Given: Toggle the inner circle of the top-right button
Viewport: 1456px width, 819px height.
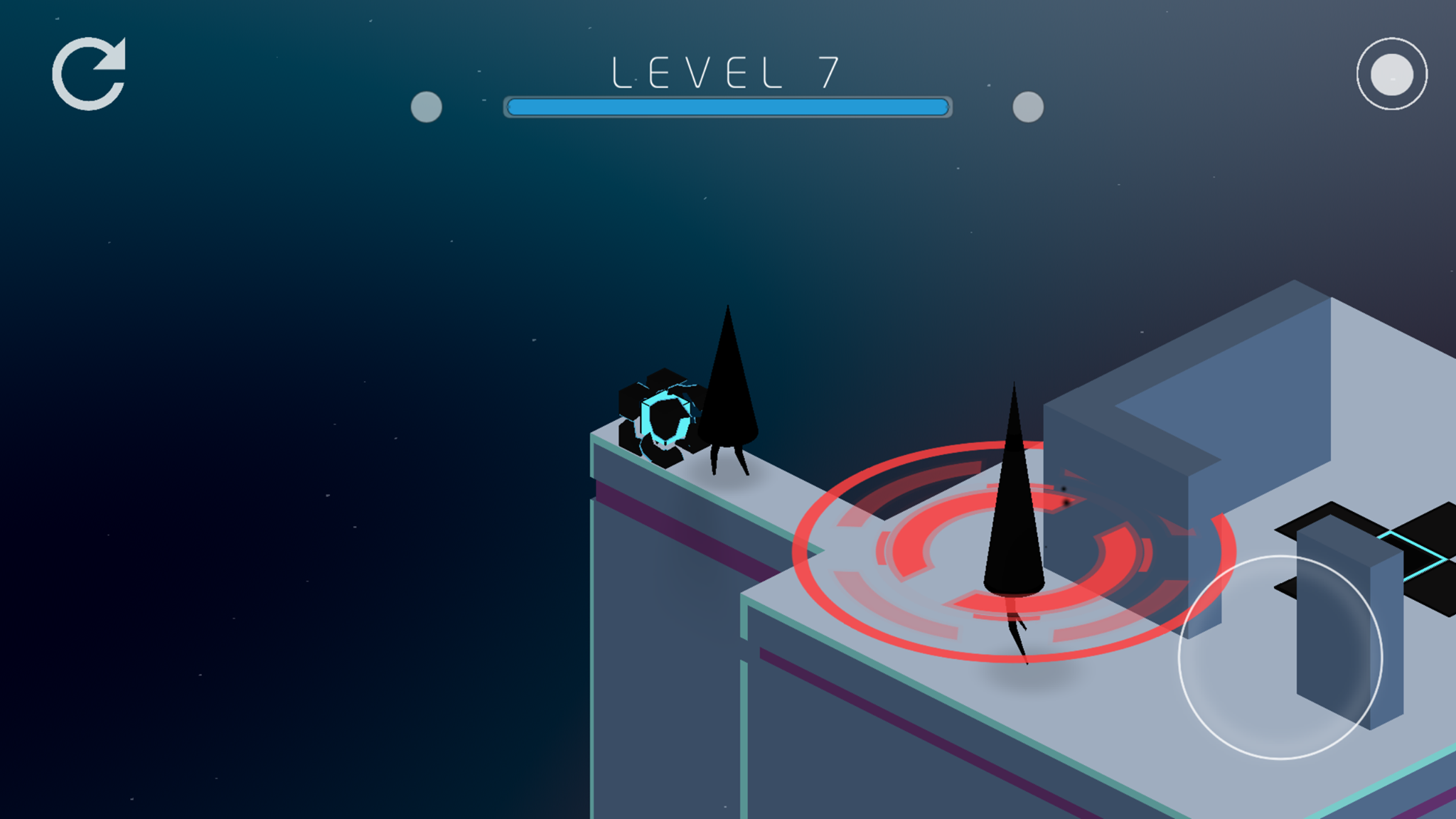Looking at the screenshot, I should 1391,73.
